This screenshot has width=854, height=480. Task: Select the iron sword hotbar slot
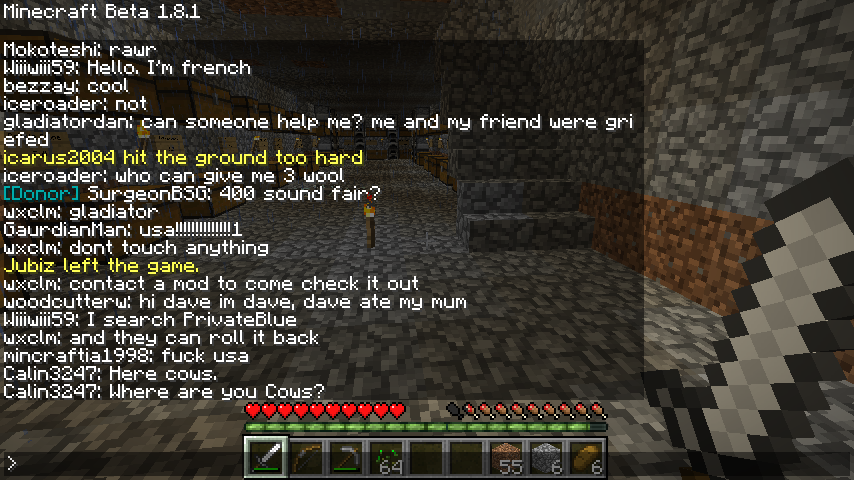(266, 458)
